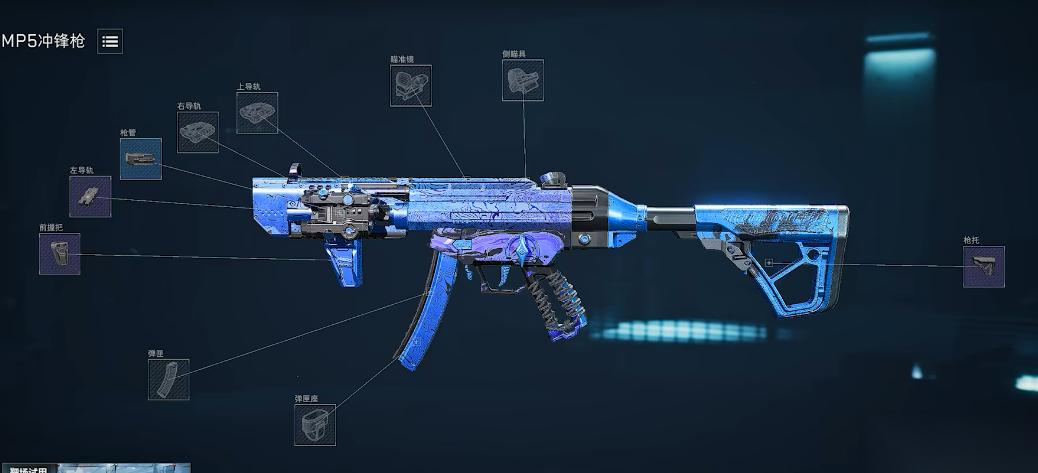Open the list menu beside MP5冲锋枪

click(110, 41)
